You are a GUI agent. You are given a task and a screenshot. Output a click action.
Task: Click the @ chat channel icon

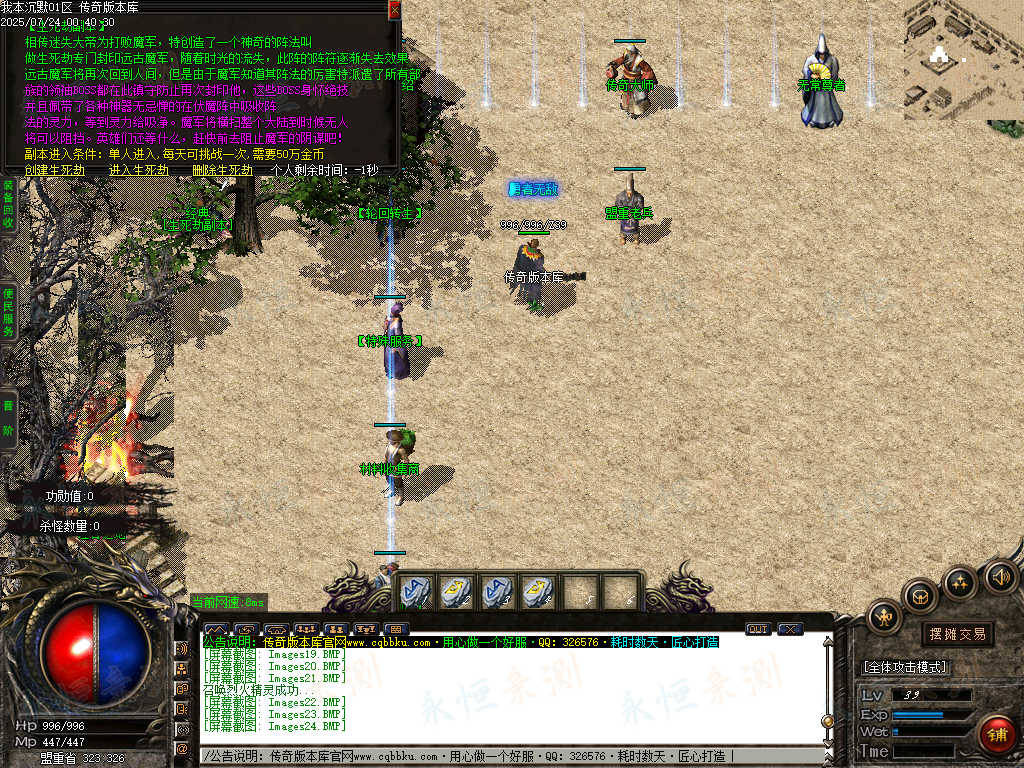(x=182, y=747)
